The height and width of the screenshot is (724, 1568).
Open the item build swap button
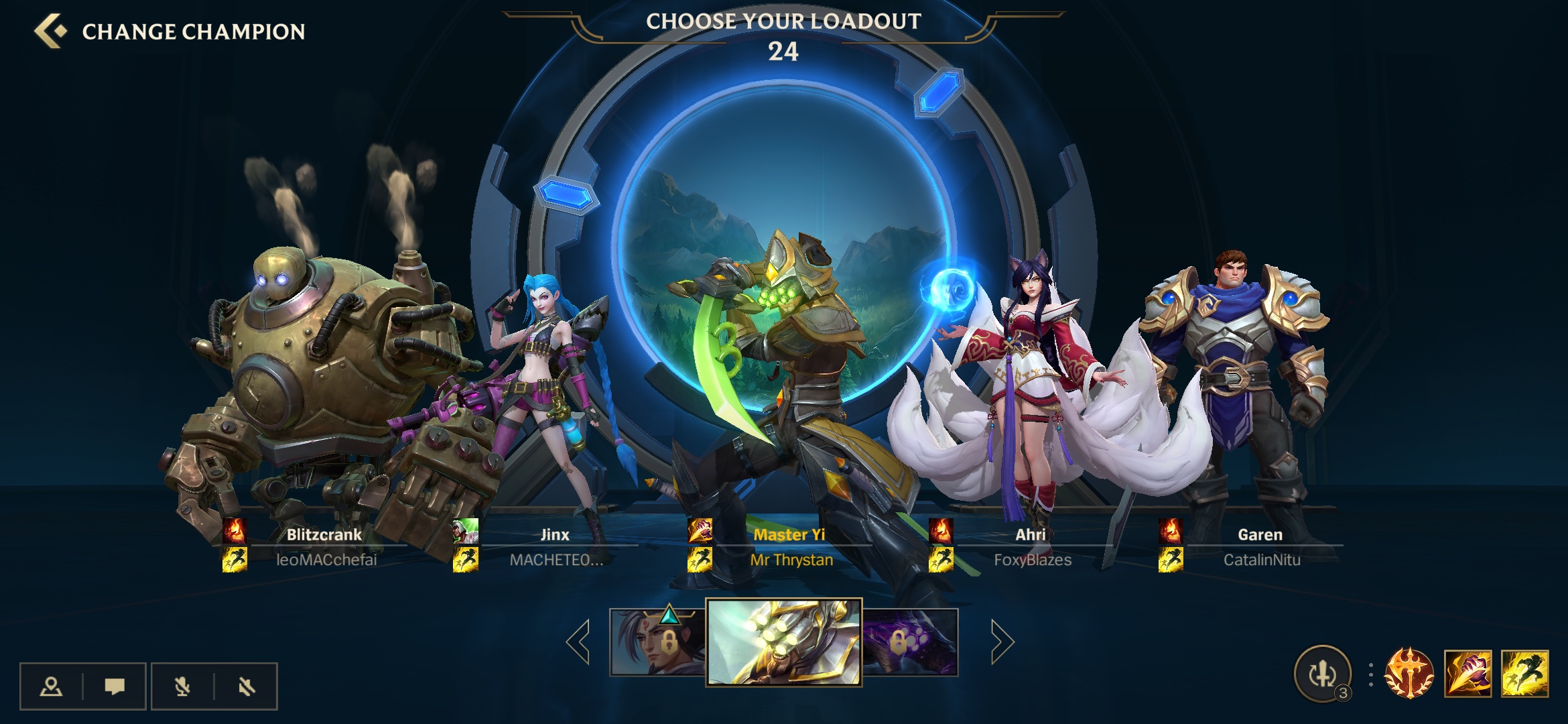[x=1323, y=674]
